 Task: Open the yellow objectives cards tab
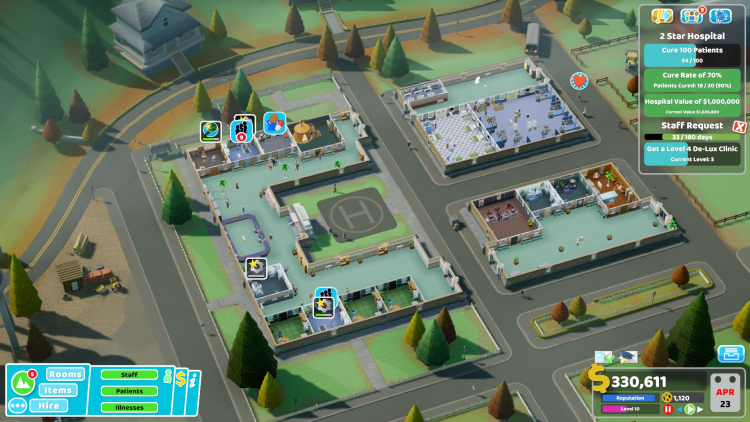(661, 16)
